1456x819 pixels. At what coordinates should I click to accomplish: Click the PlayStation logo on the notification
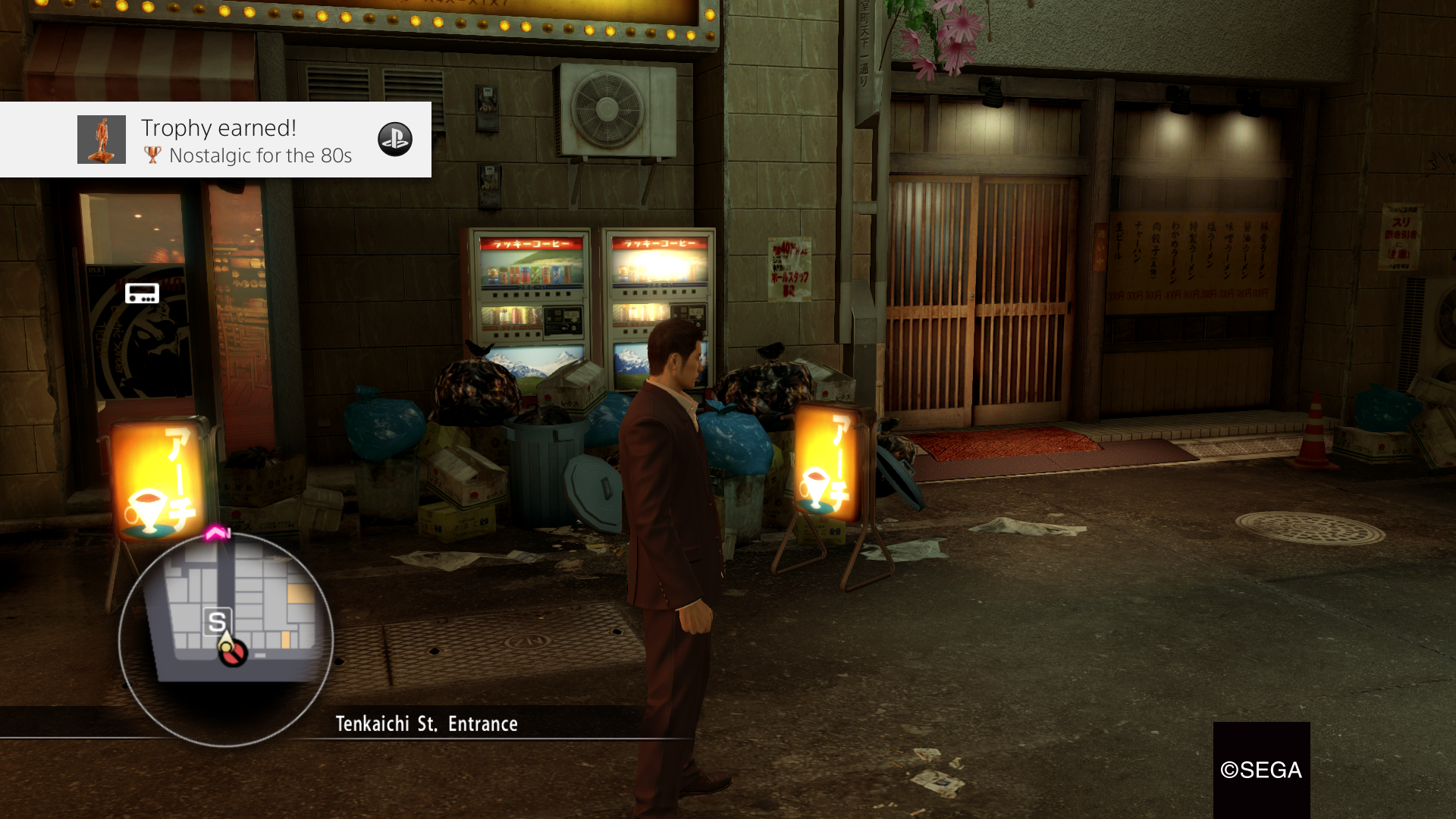pos(395,139)
